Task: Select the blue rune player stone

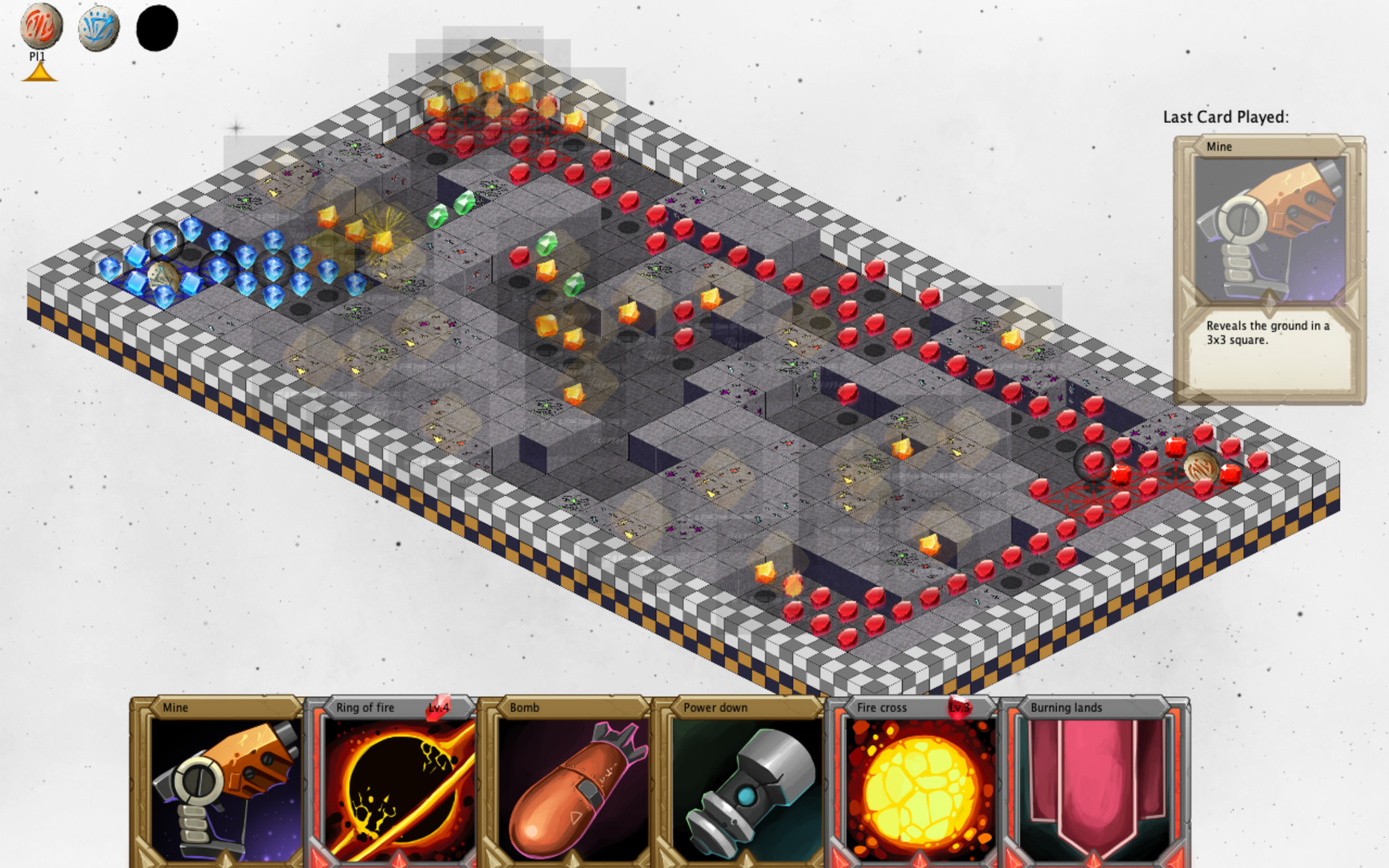Action: pyautogui.click(x=98, y=25)
